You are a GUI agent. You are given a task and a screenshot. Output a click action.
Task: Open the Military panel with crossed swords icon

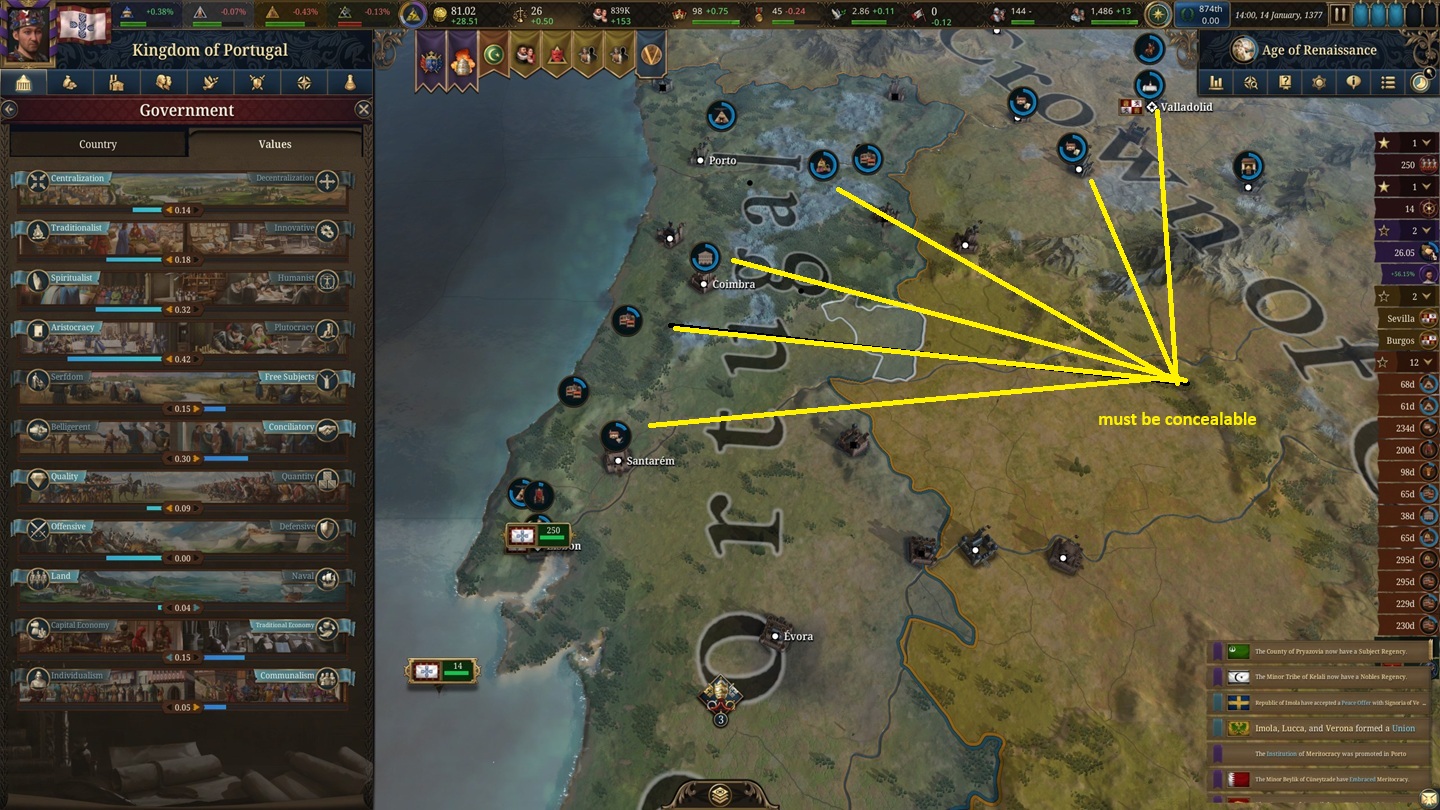(x=257, y=82)
